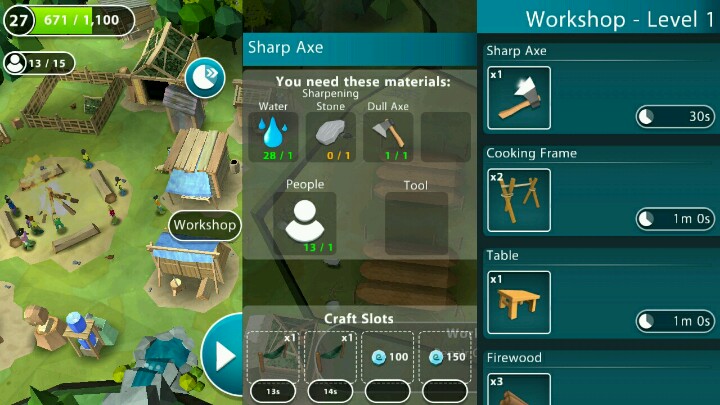Inspect the Dull Axe material slot
This screenshot has width=720, height=405.
pos(387,136)
